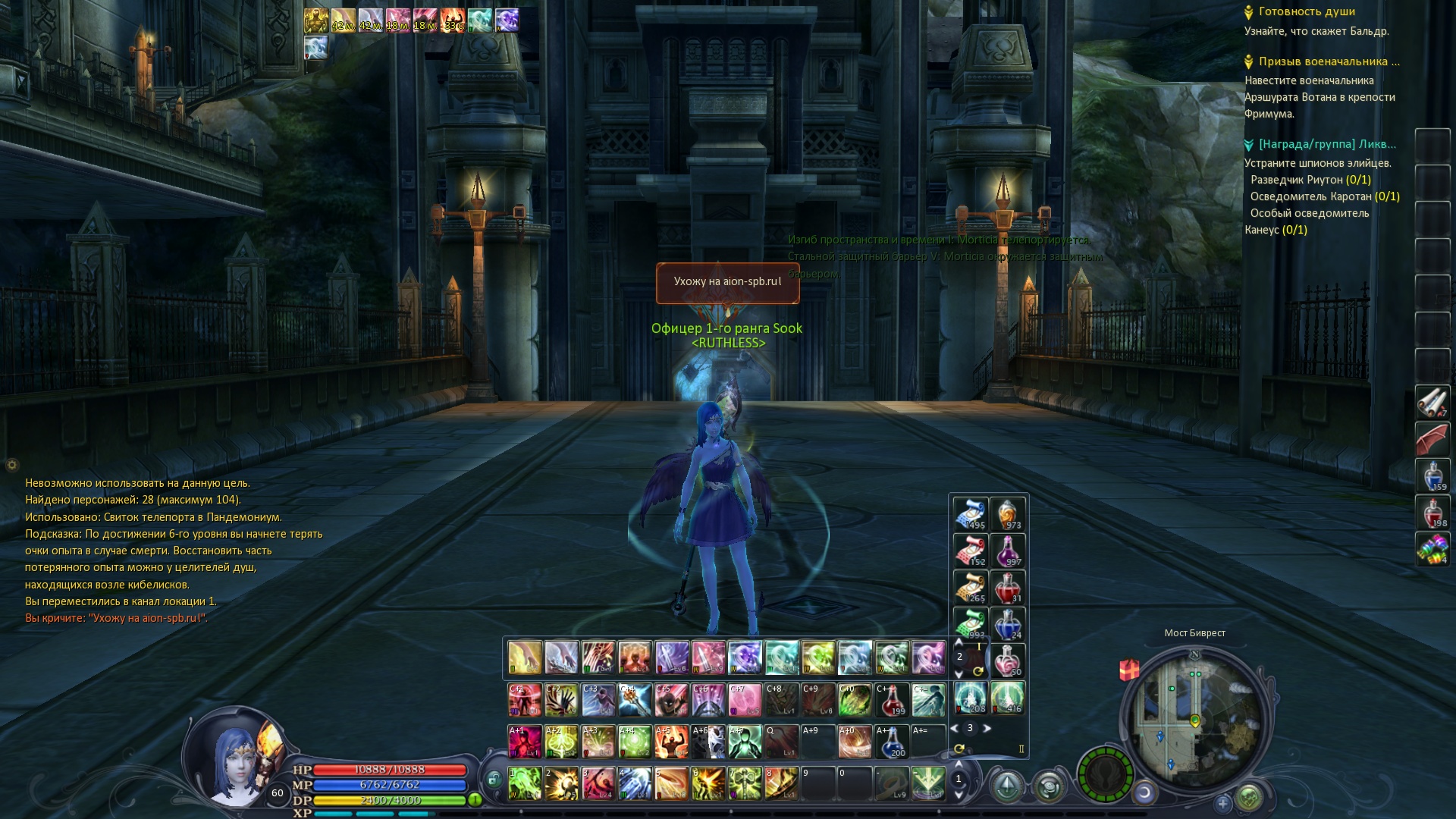Use the orange shell item stacked at 973
This screenshot has height=819, width=1456.
[1007, 513]
